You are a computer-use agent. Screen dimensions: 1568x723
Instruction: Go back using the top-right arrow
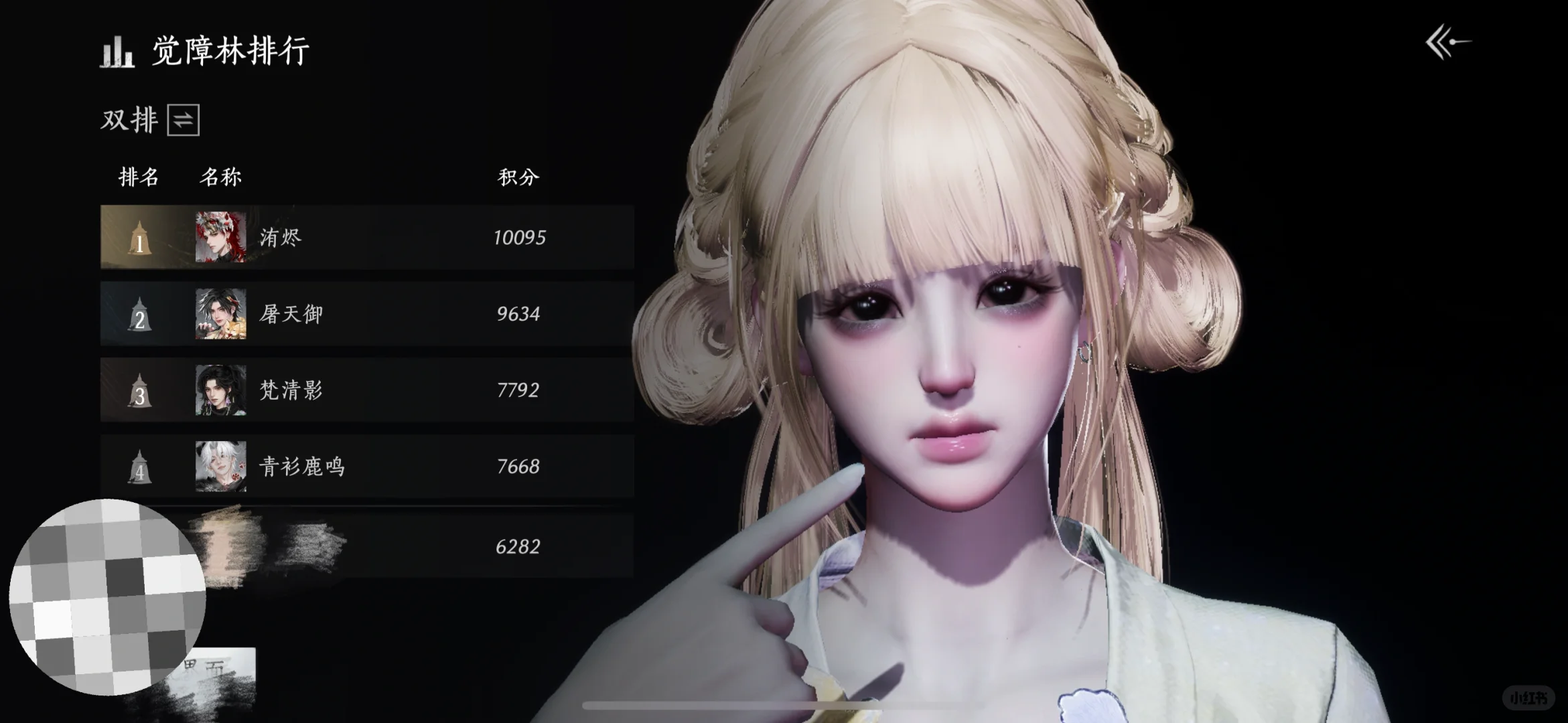click(1447, 44)
